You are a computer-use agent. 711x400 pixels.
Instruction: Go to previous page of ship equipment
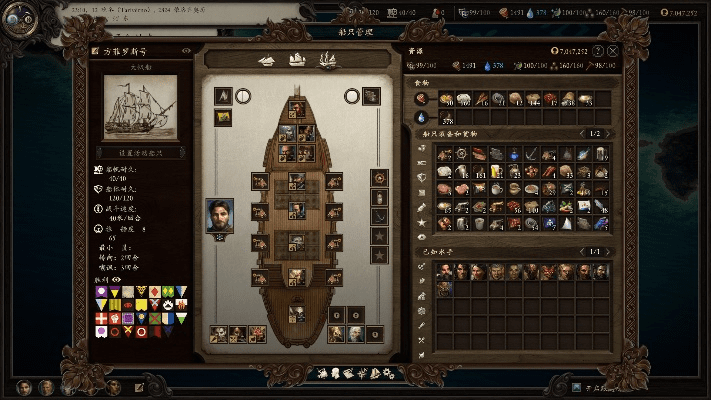581,134
